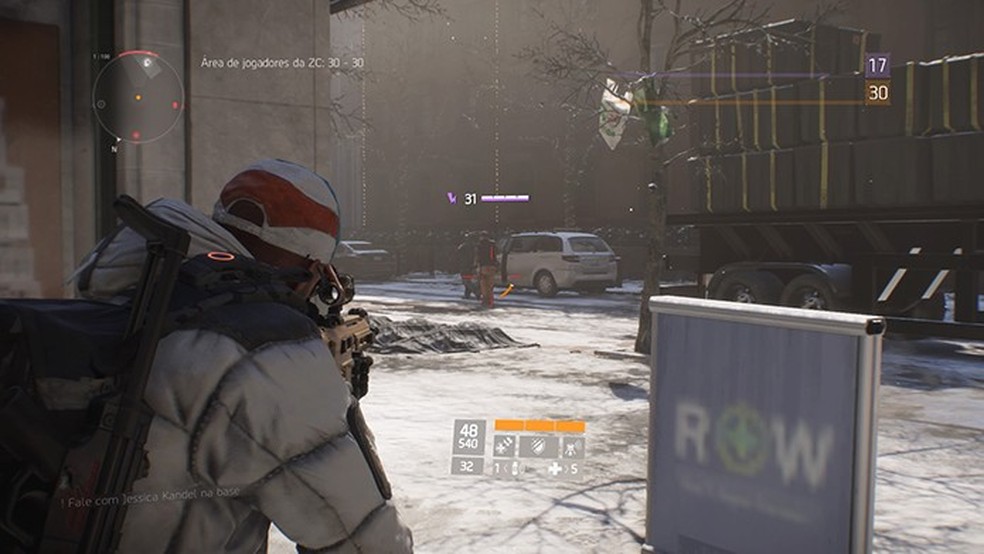984x554 pixels.
Task: Activate the striped shield signature skill
Action: (x=538, y=446)
